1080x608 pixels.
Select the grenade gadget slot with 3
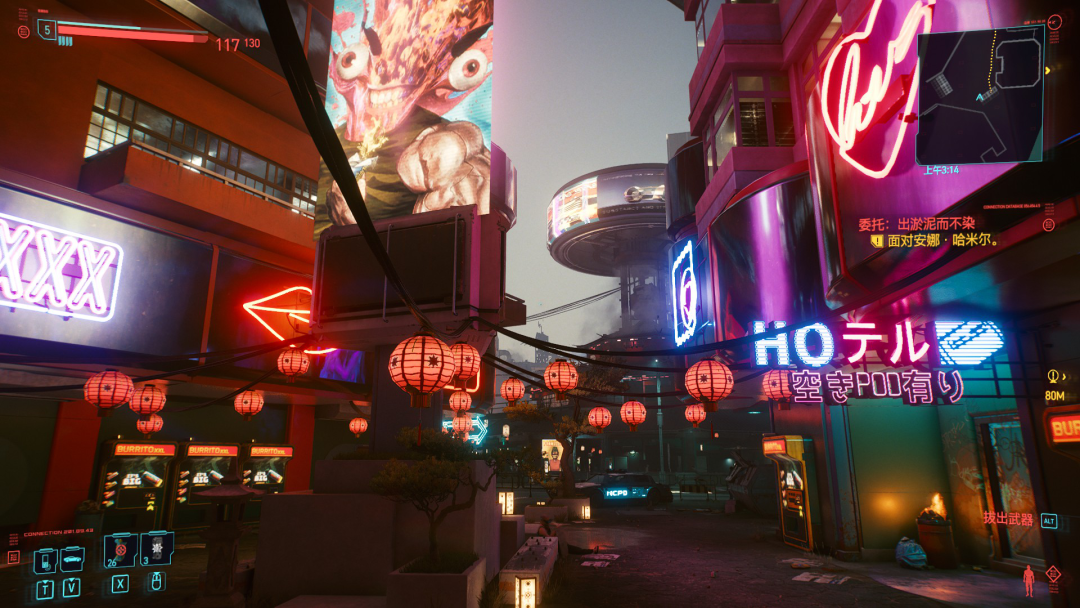tap(157, 548)
